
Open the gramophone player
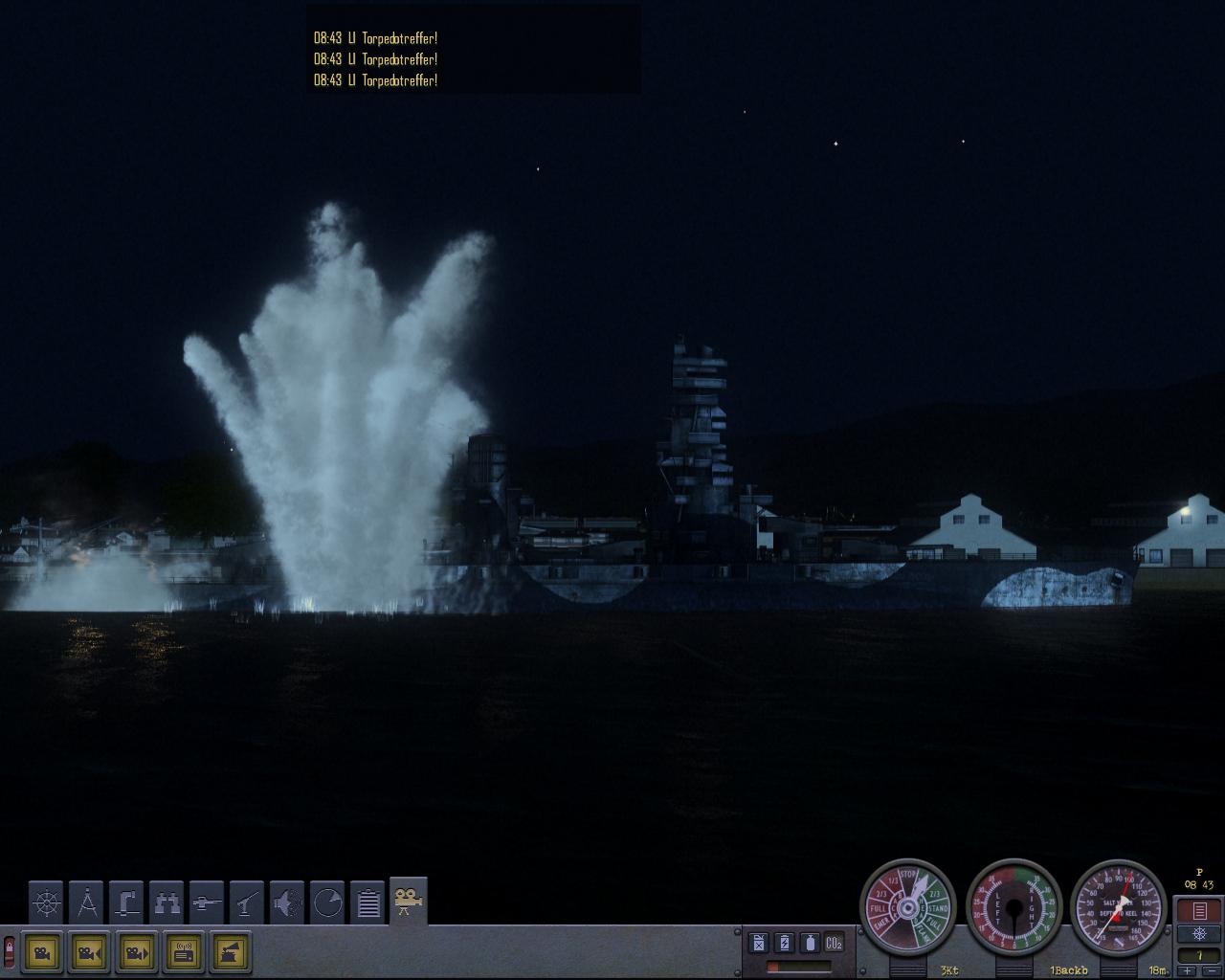pos(231,952)
